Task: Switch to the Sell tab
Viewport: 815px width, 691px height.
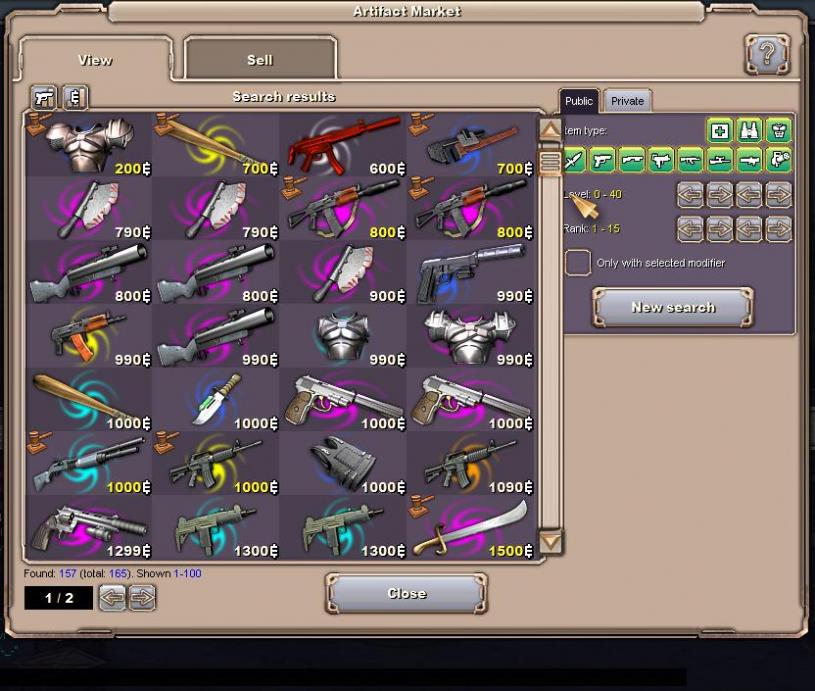Action: (x=260, y=60)
